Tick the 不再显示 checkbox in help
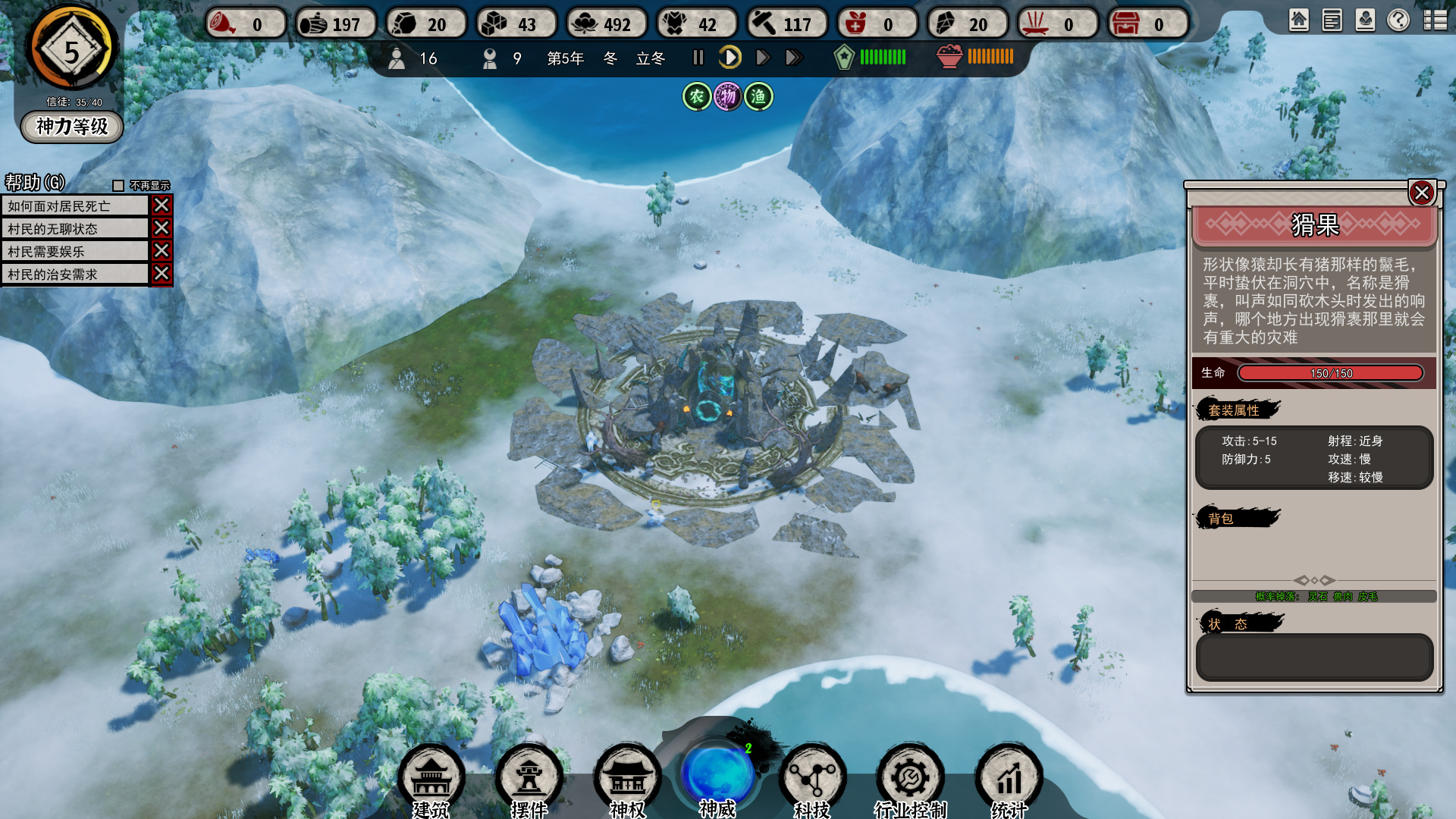The height and width of the screenshot is (819, 1456). click(118, 186)
